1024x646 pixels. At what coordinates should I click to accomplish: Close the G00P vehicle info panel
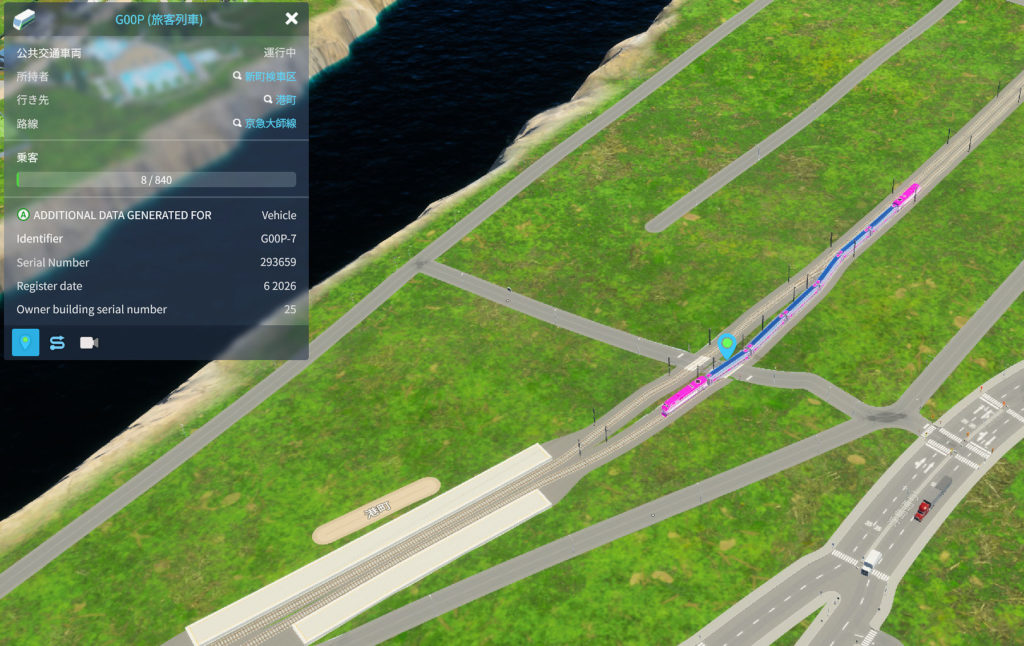[x=291, y=19]
